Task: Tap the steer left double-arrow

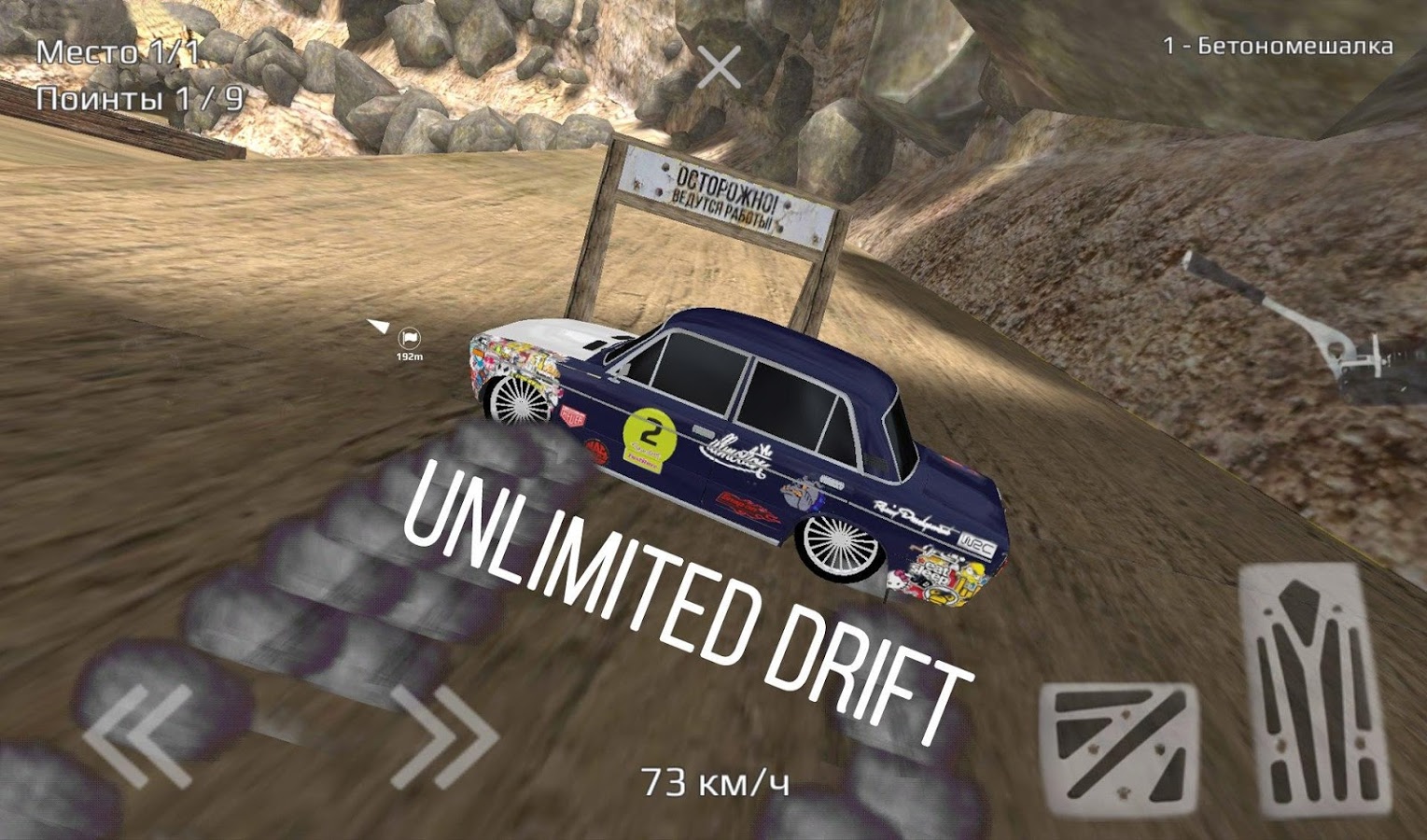Action: 140,735
